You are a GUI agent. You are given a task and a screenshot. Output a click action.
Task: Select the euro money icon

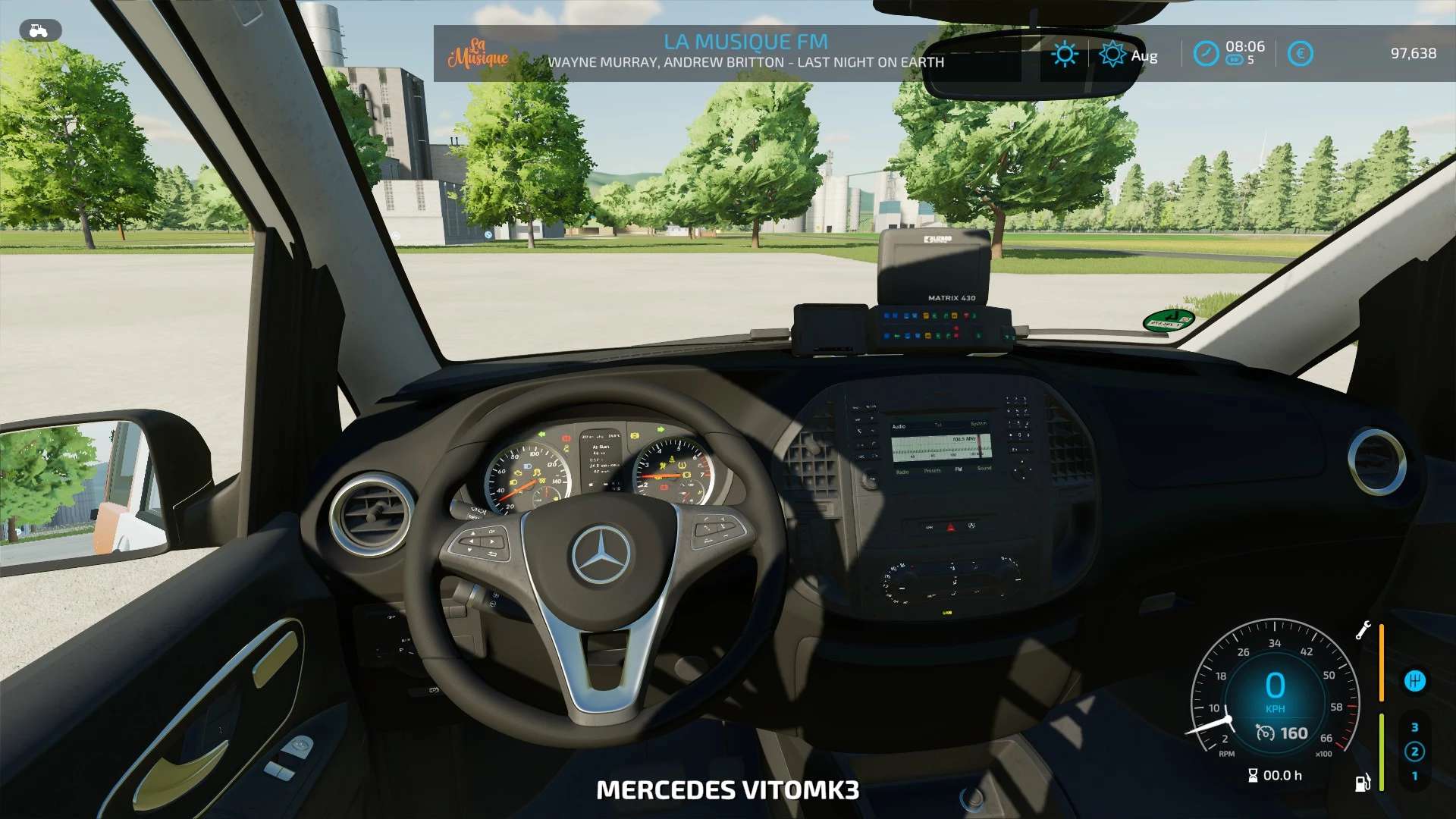(x=1300, y=54)
